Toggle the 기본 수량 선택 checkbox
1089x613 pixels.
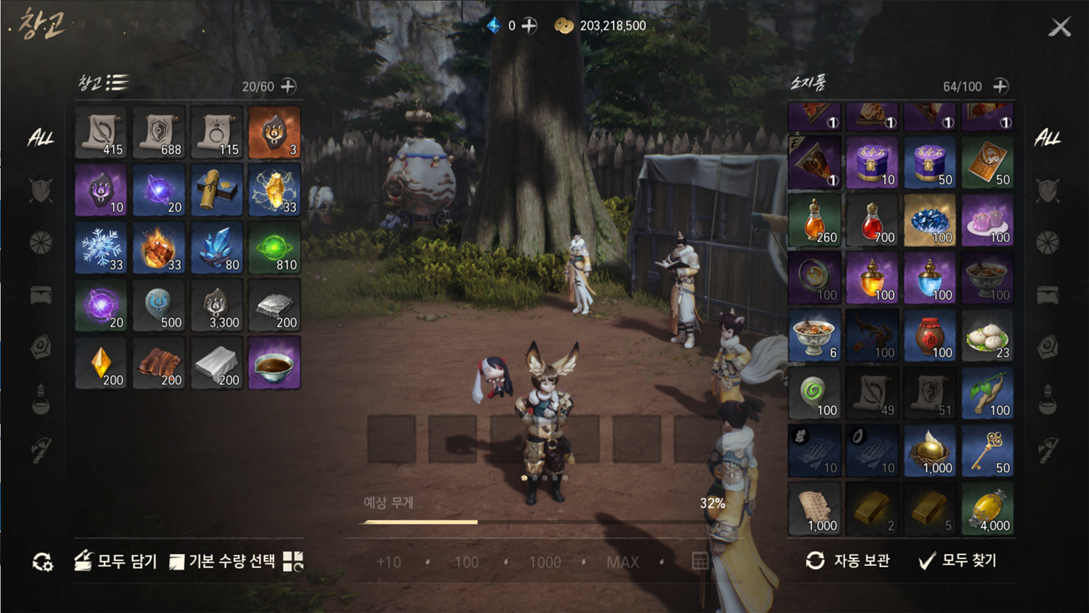(x=177, y=562)
